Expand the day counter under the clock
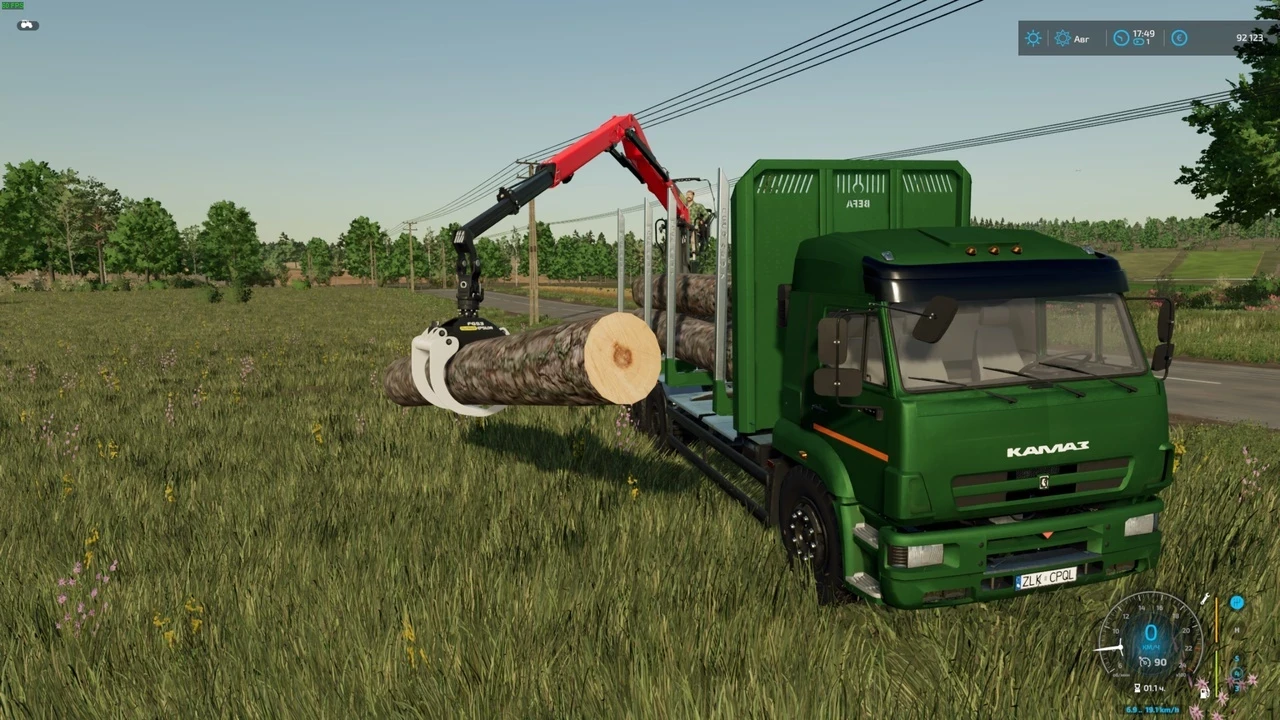 coord(1143,42)
